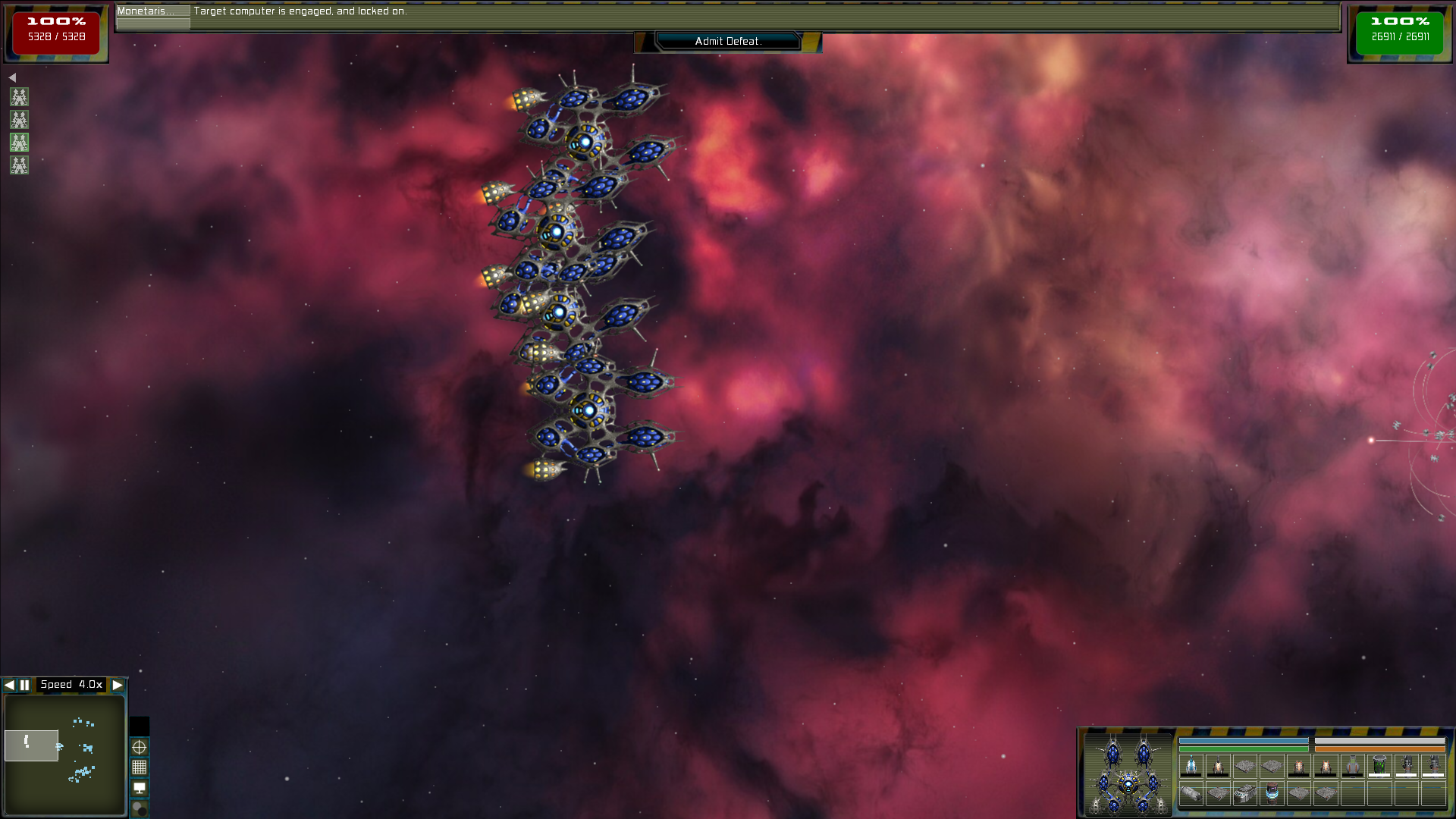The image size is (1456, 819).
Task: Toggle the crosshair targeting overlay button
Action: tap(140, 747)
